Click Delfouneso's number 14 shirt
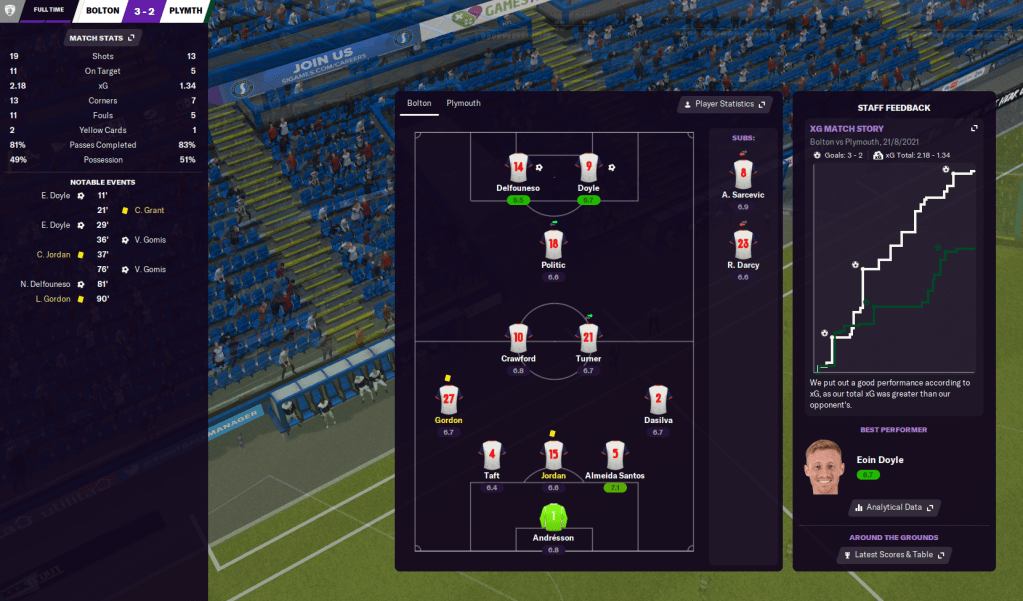1023x601 pixels. click(517, 167)
